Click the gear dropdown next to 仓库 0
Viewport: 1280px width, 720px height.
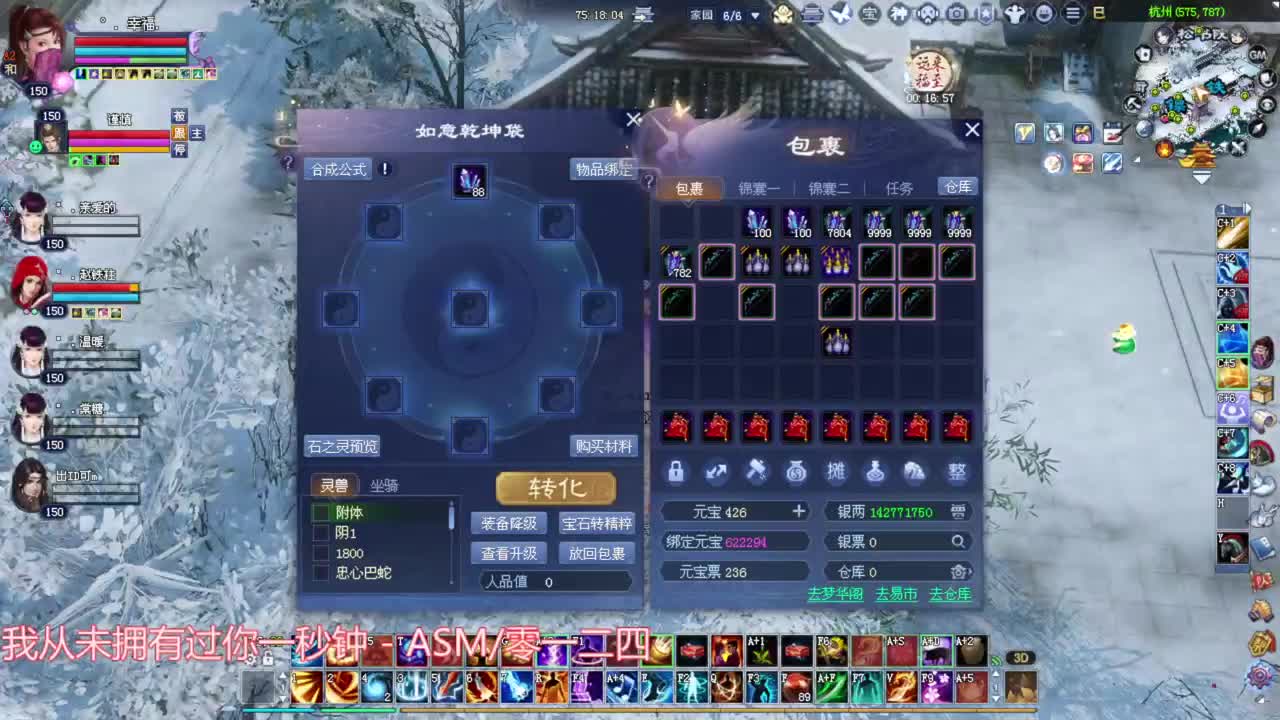click(x=958, y=571)
